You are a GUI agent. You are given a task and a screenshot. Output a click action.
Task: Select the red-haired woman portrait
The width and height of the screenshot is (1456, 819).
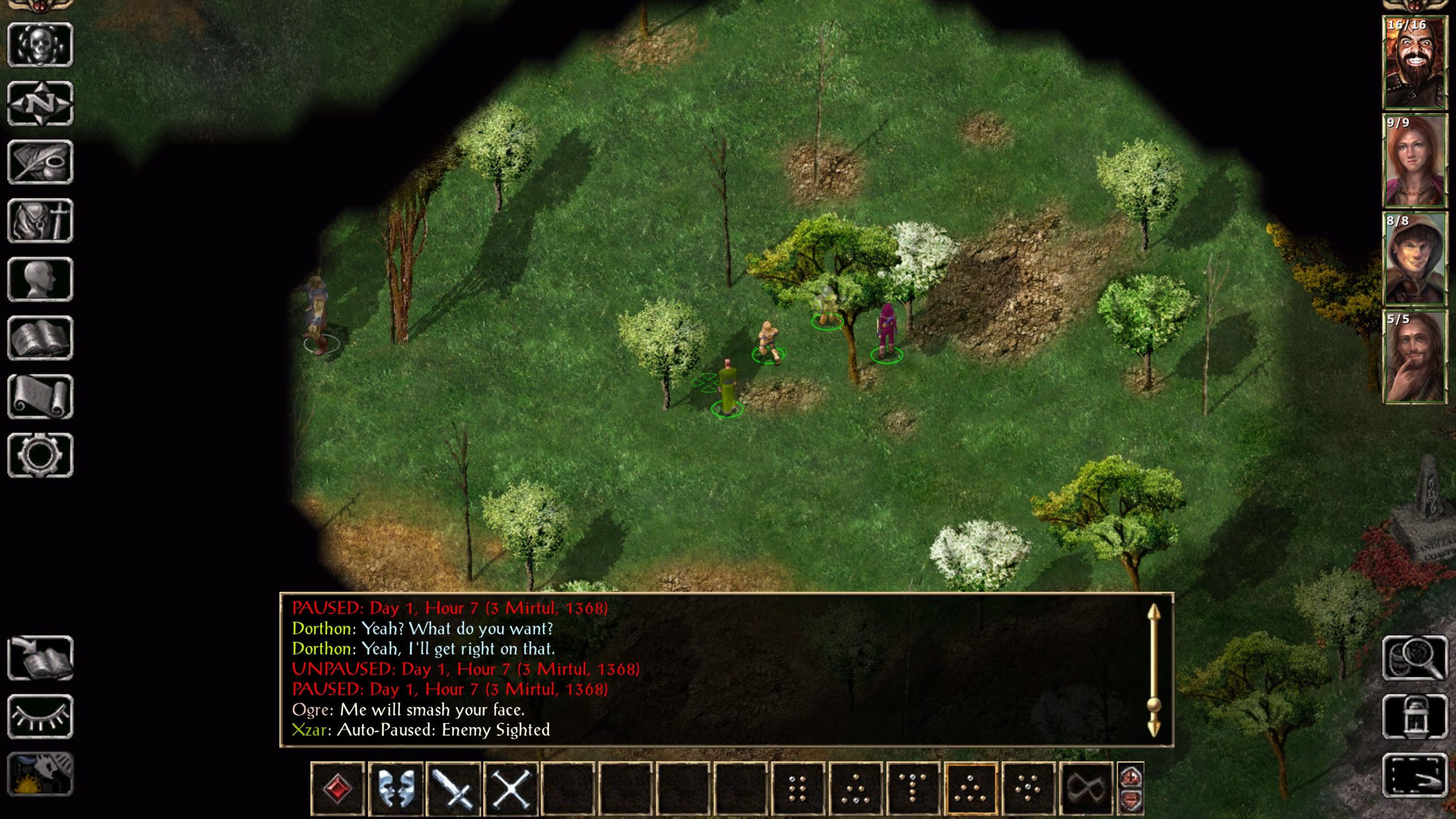[x=1414, y=161]
